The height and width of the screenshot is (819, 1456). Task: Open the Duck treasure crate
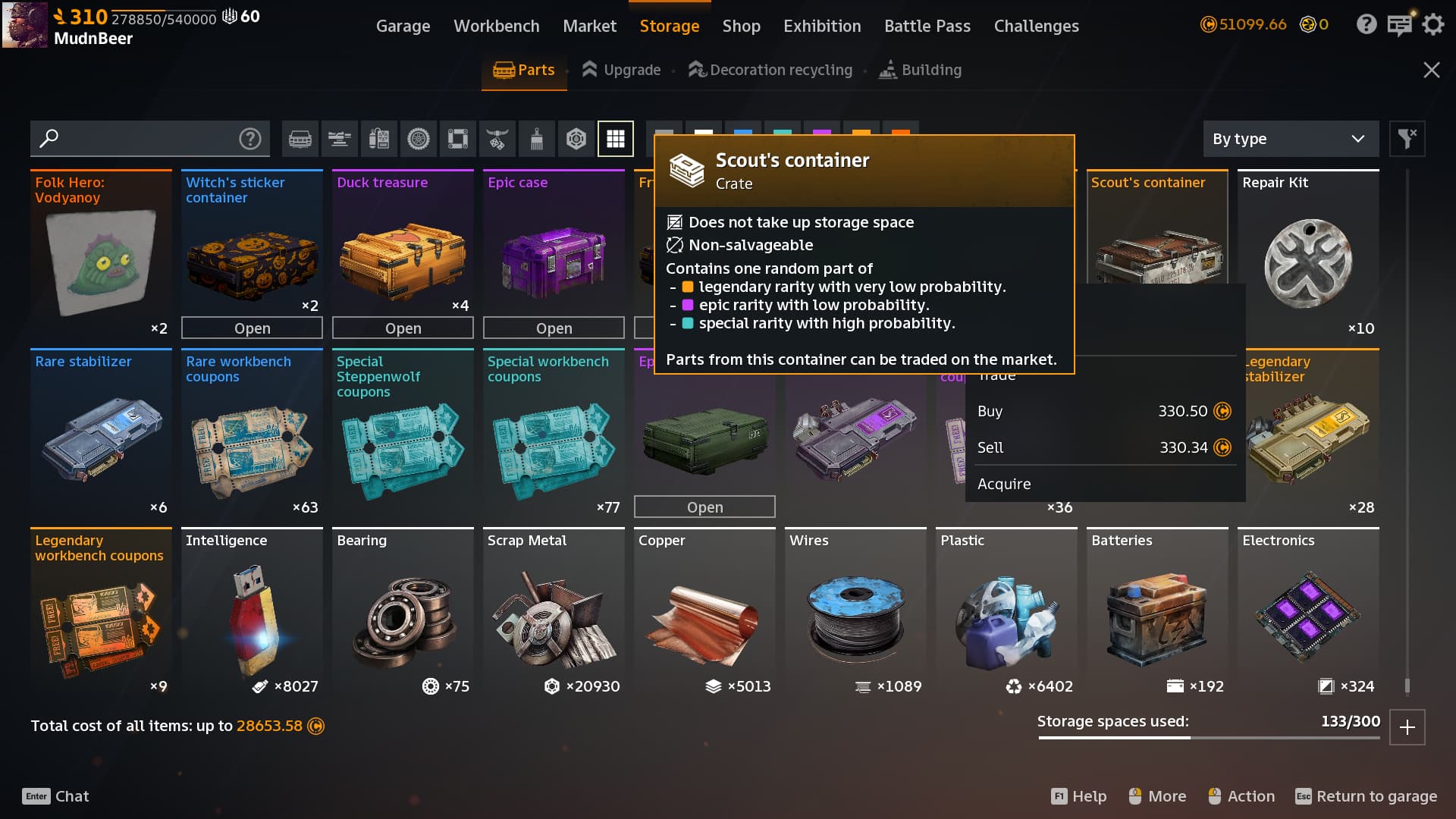pyautogui.click(x=403, y=328)
